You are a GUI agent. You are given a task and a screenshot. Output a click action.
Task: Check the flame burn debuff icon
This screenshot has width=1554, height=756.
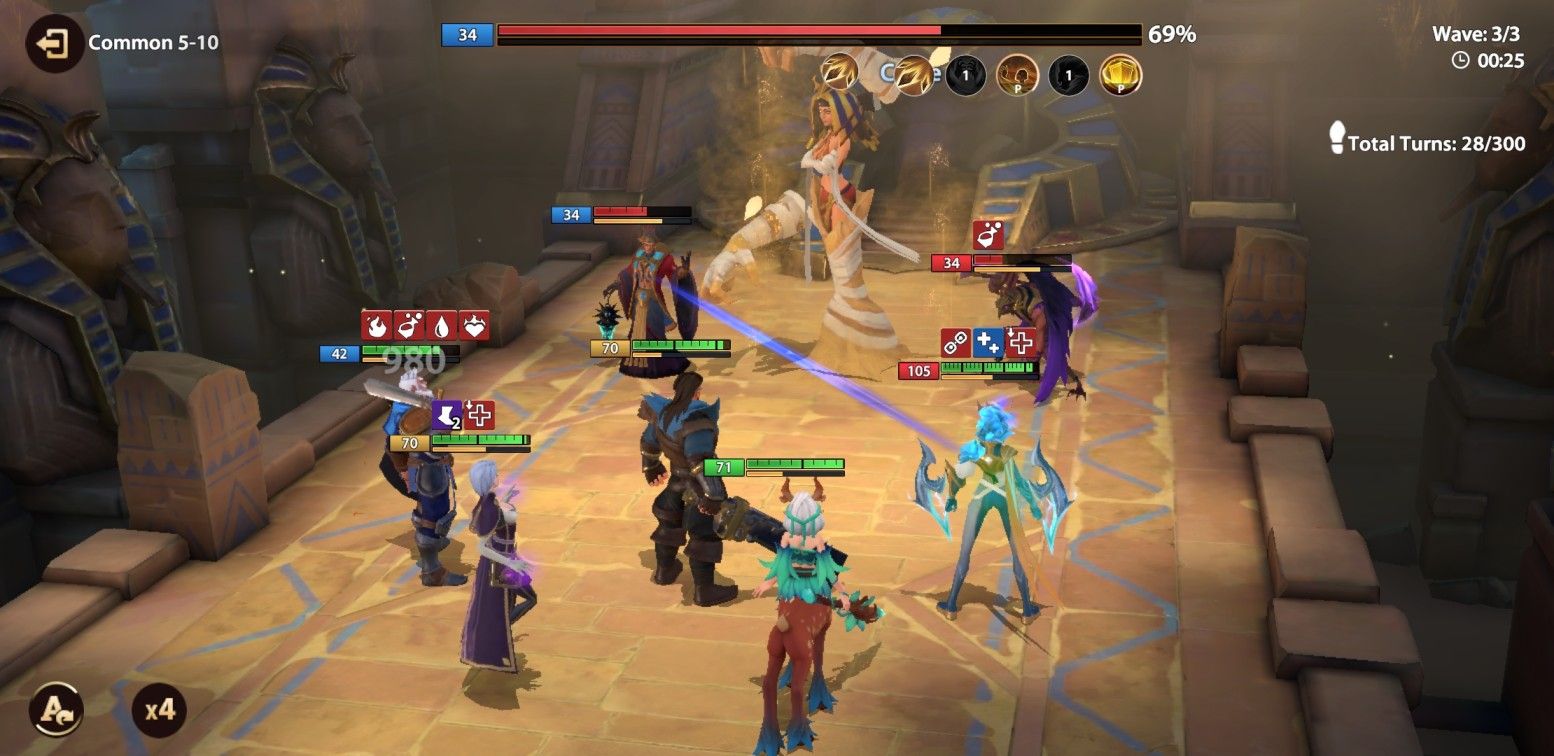click(377, 325)
